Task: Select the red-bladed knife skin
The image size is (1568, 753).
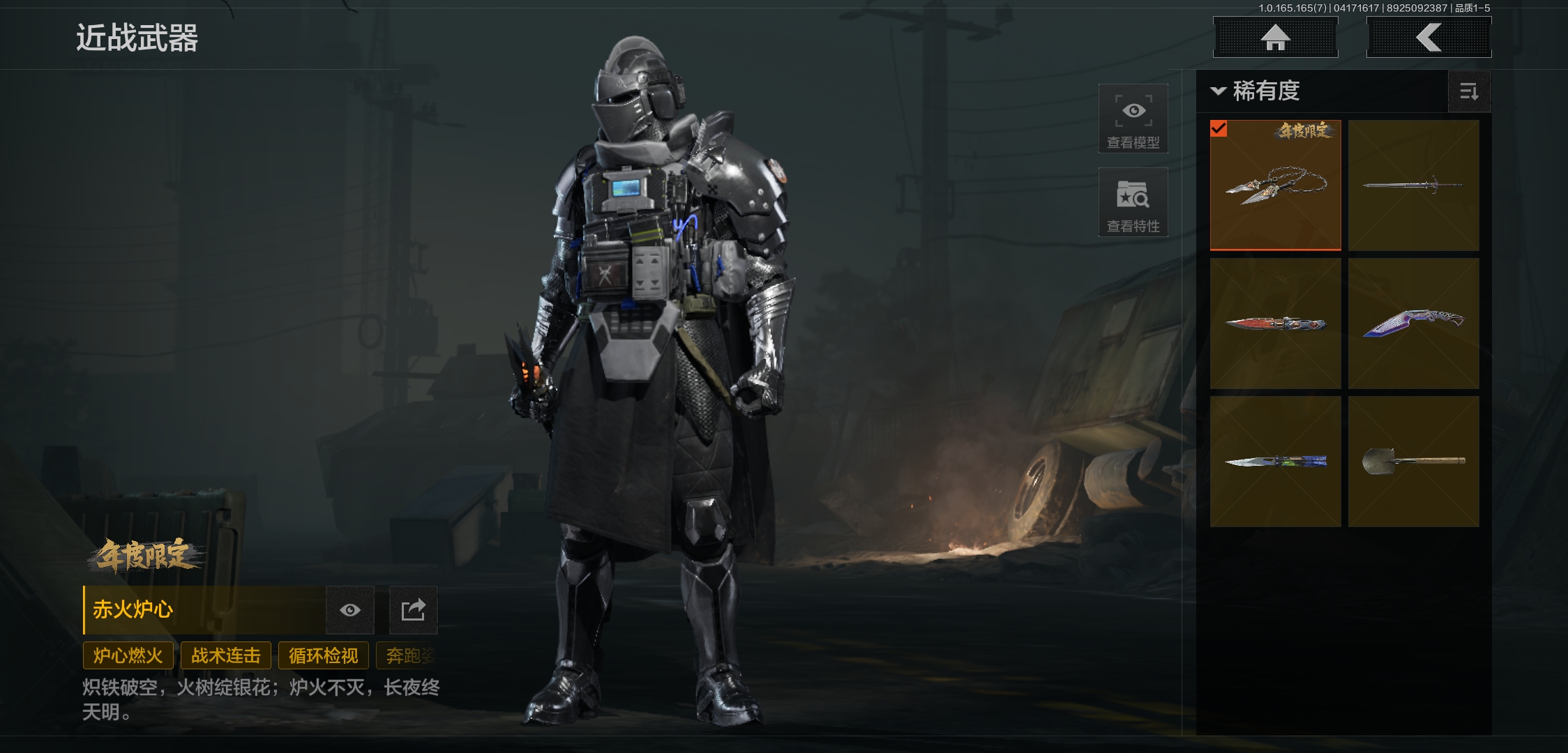Action: 1275,324
